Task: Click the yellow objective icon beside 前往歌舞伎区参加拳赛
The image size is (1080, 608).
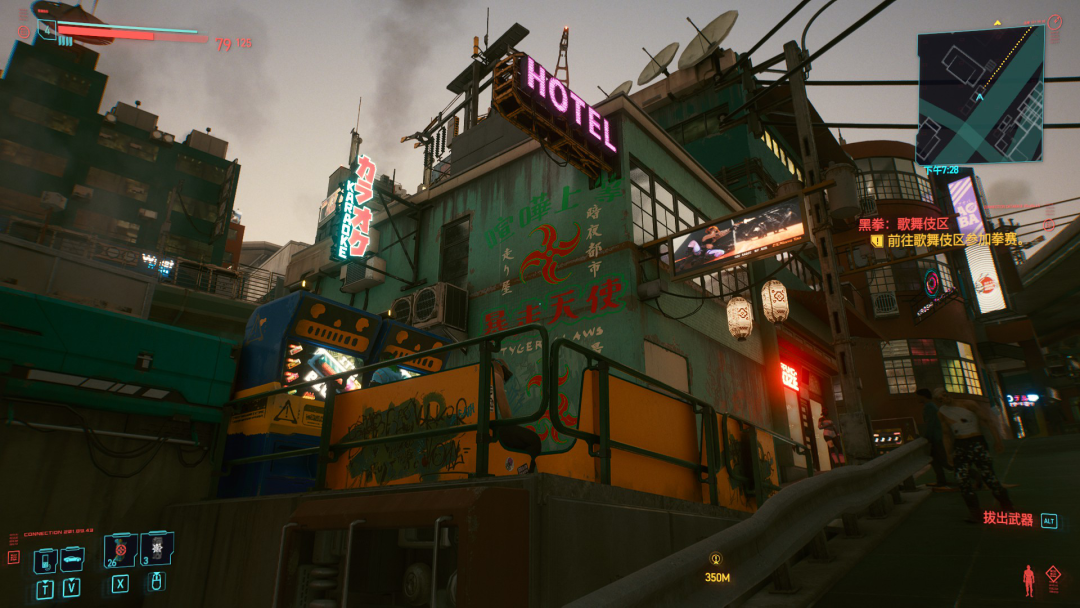Action: [x=877, y=240]
